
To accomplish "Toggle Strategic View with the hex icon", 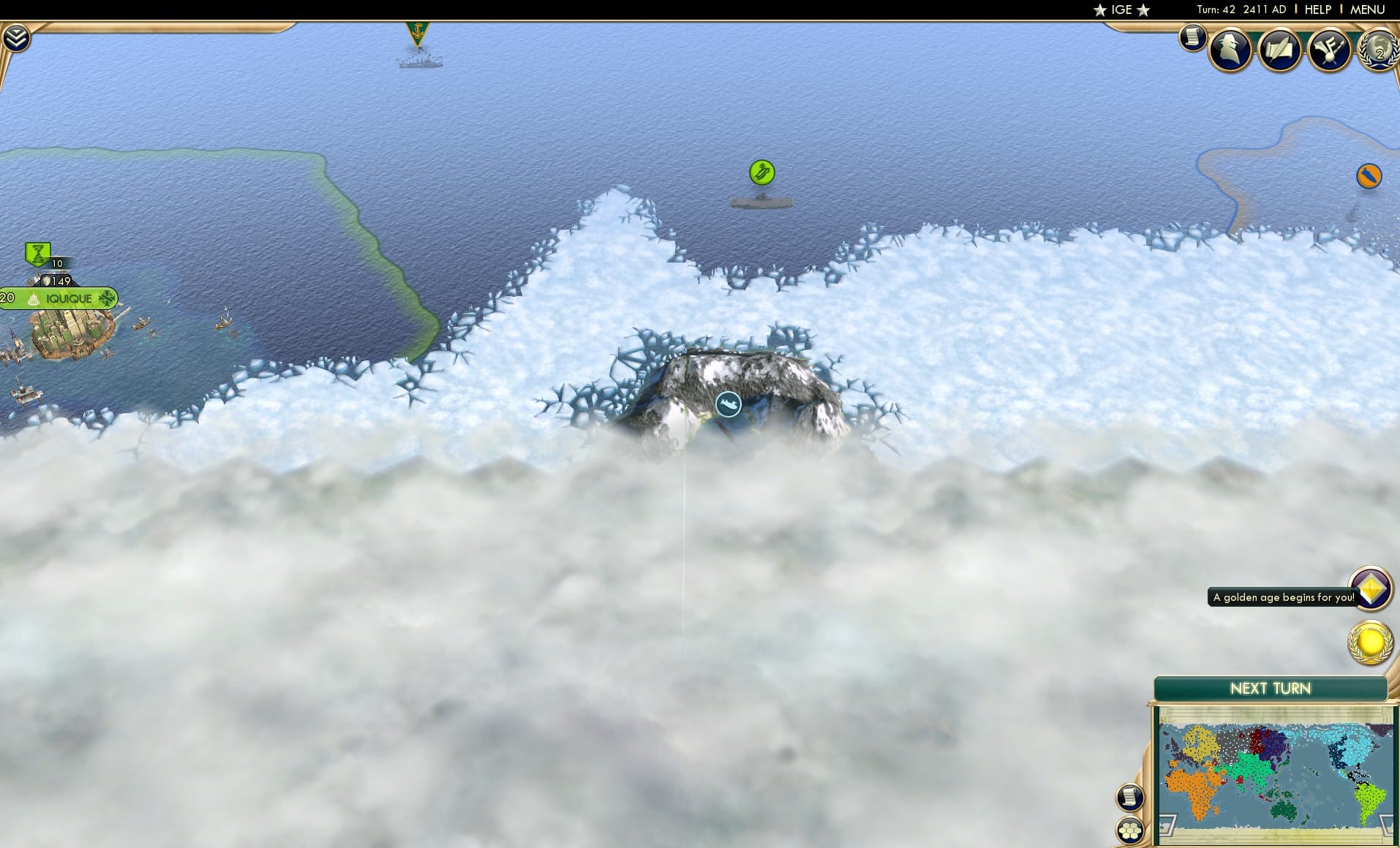I will (1130, 830).
